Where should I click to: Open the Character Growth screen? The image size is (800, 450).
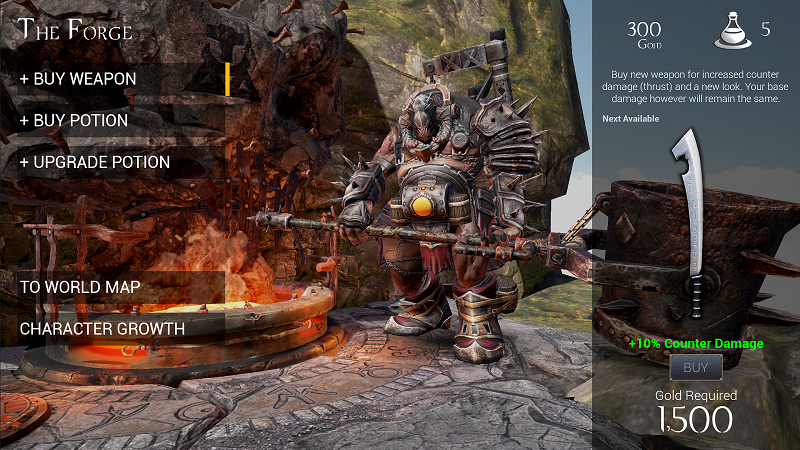102,328
